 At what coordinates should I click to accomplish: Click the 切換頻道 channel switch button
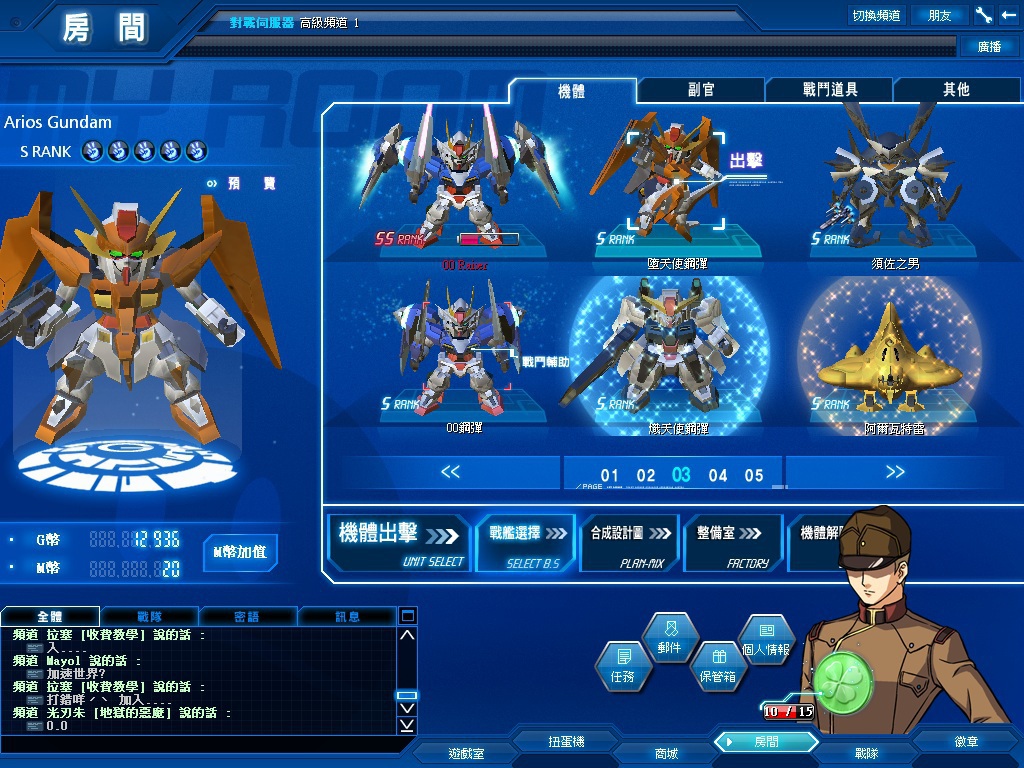point(876,15)
